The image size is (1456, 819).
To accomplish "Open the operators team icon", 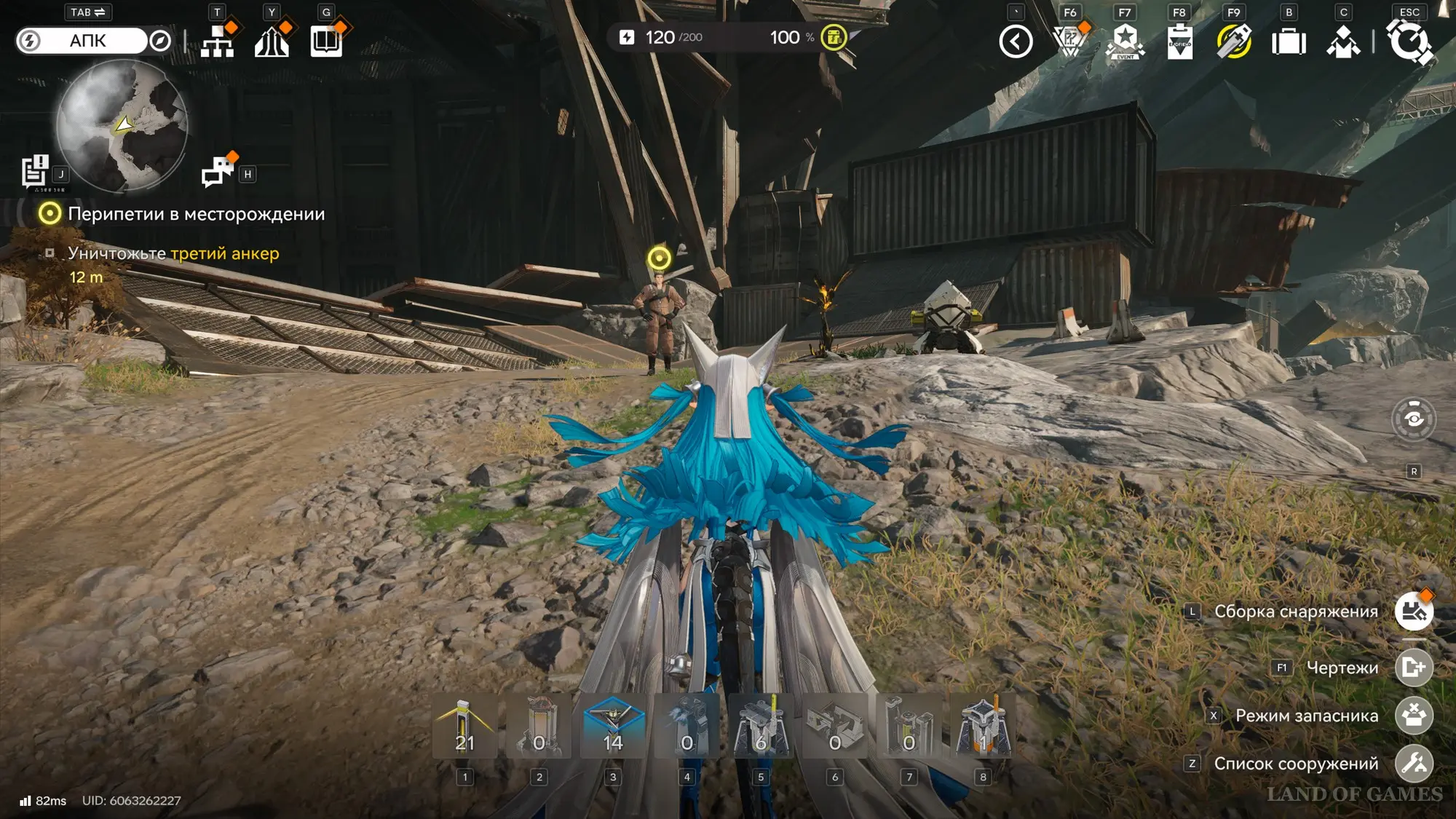I will (1343, 41).
